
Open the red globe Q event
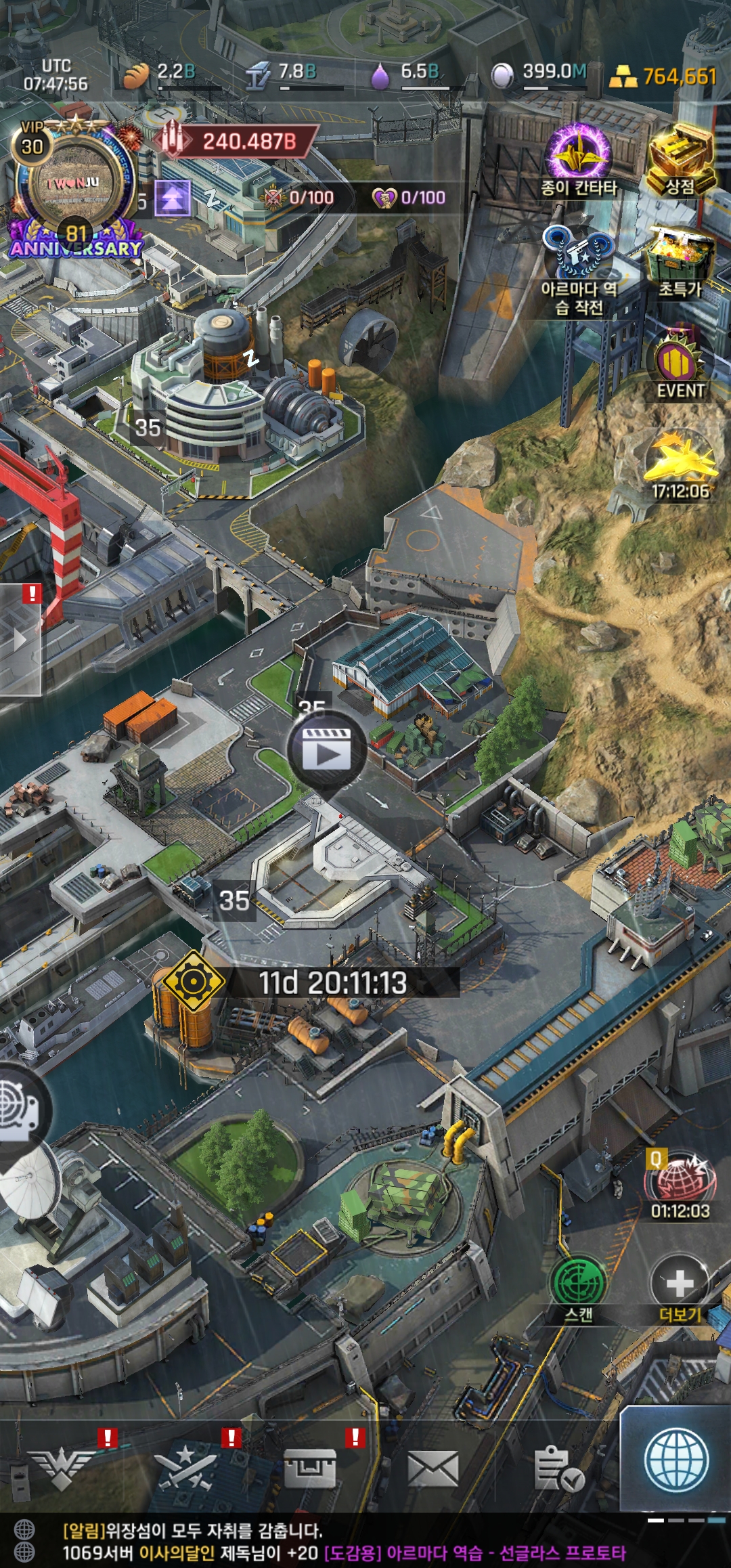[680, 1181]
